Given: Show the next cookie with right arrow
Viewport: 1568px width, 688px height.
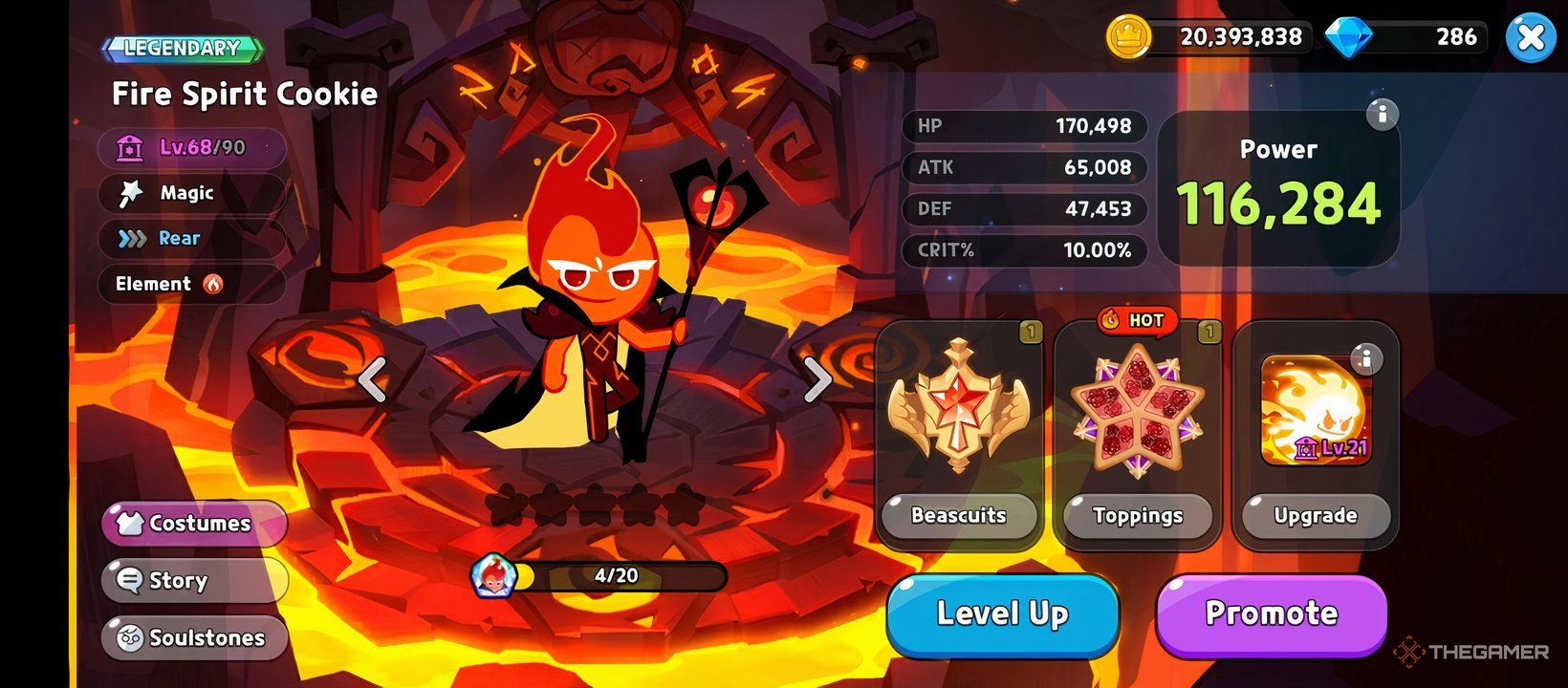Looking at the screenshot, I should coord(817,379).
